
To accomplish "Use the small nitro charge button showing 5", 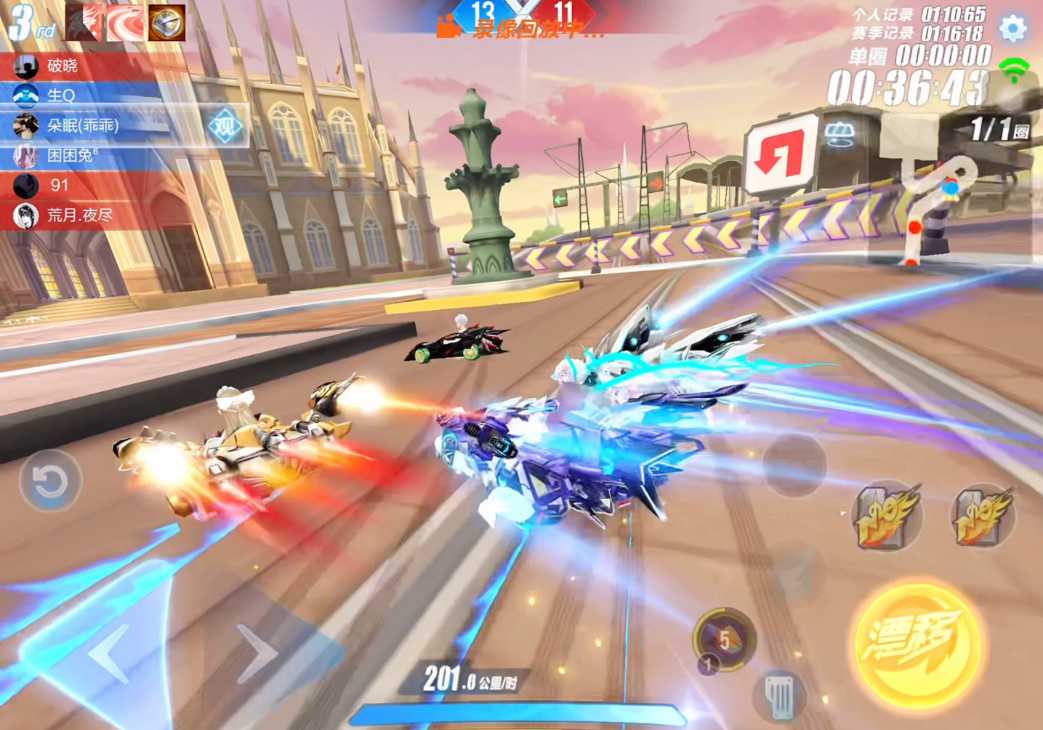I will click(x=725, y=637).
